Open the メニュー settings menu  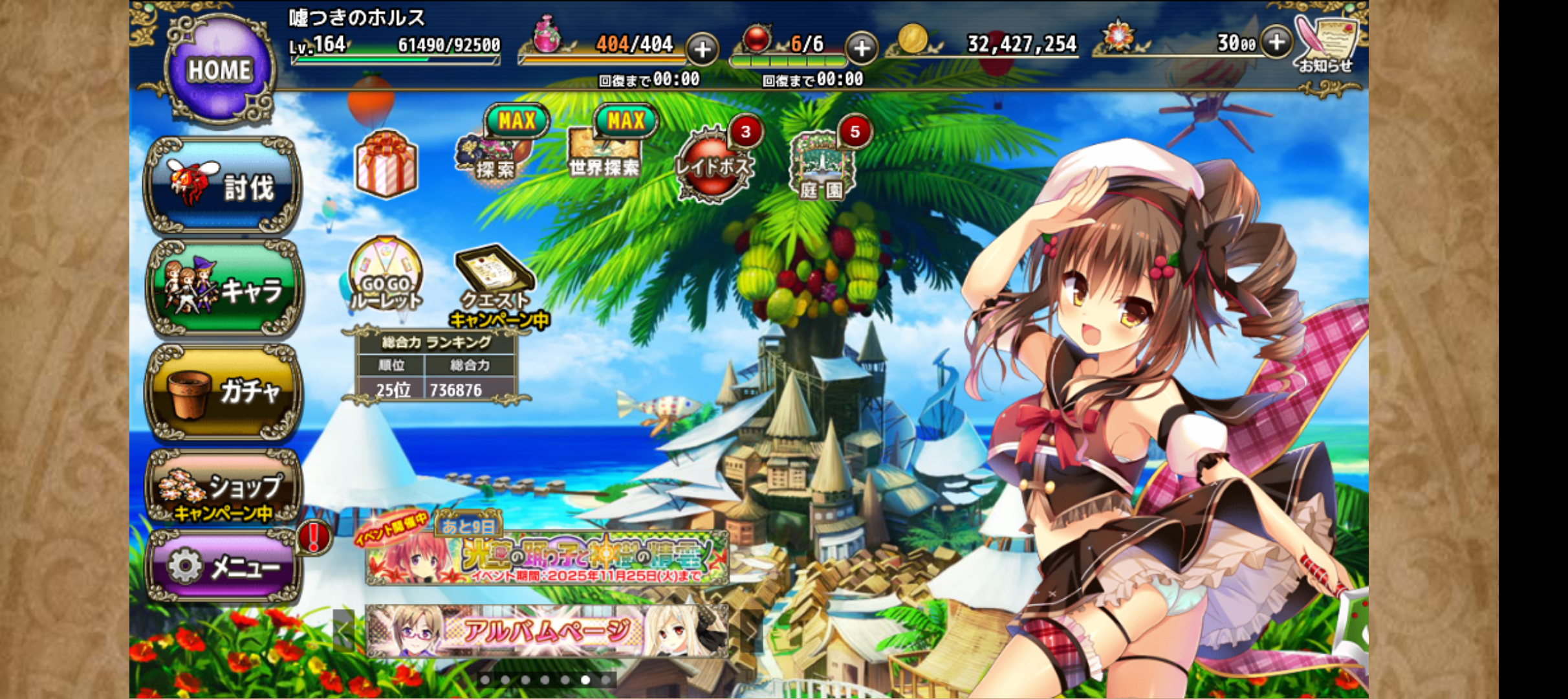(x=223, y=566)
